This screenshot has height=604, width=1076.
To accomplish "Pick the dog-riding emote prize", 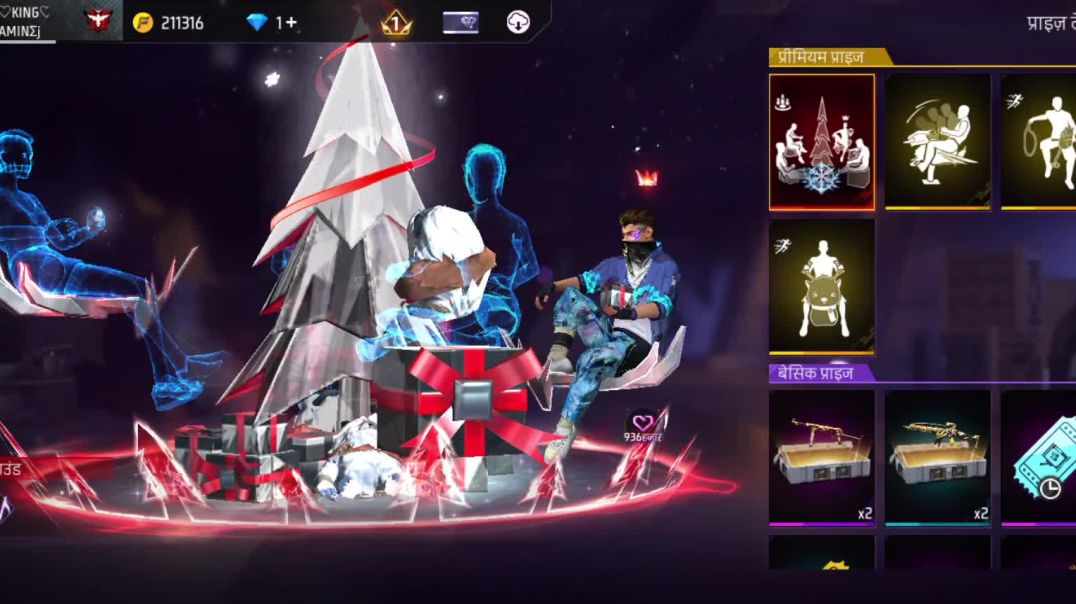I will 821,286.
